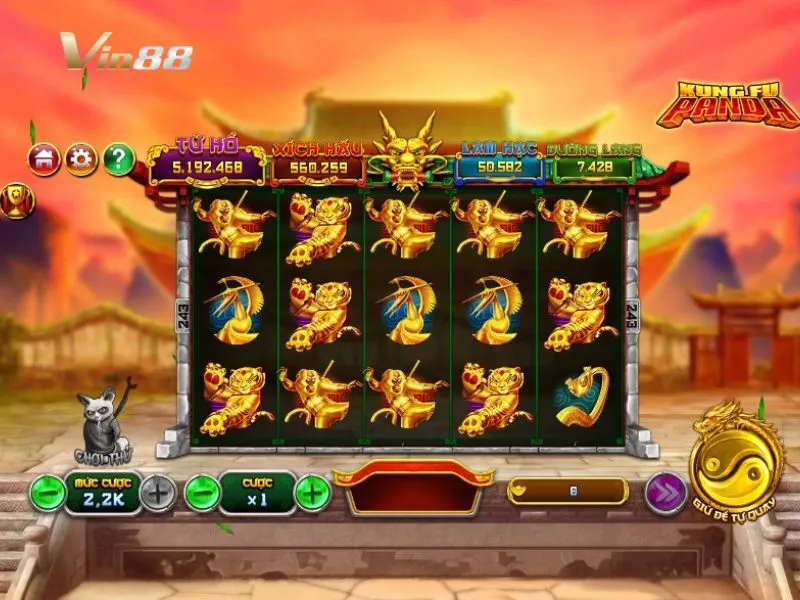Raise the Cược multiplier with plus
The image size is (800, 600).
click(x=313, y=492)
